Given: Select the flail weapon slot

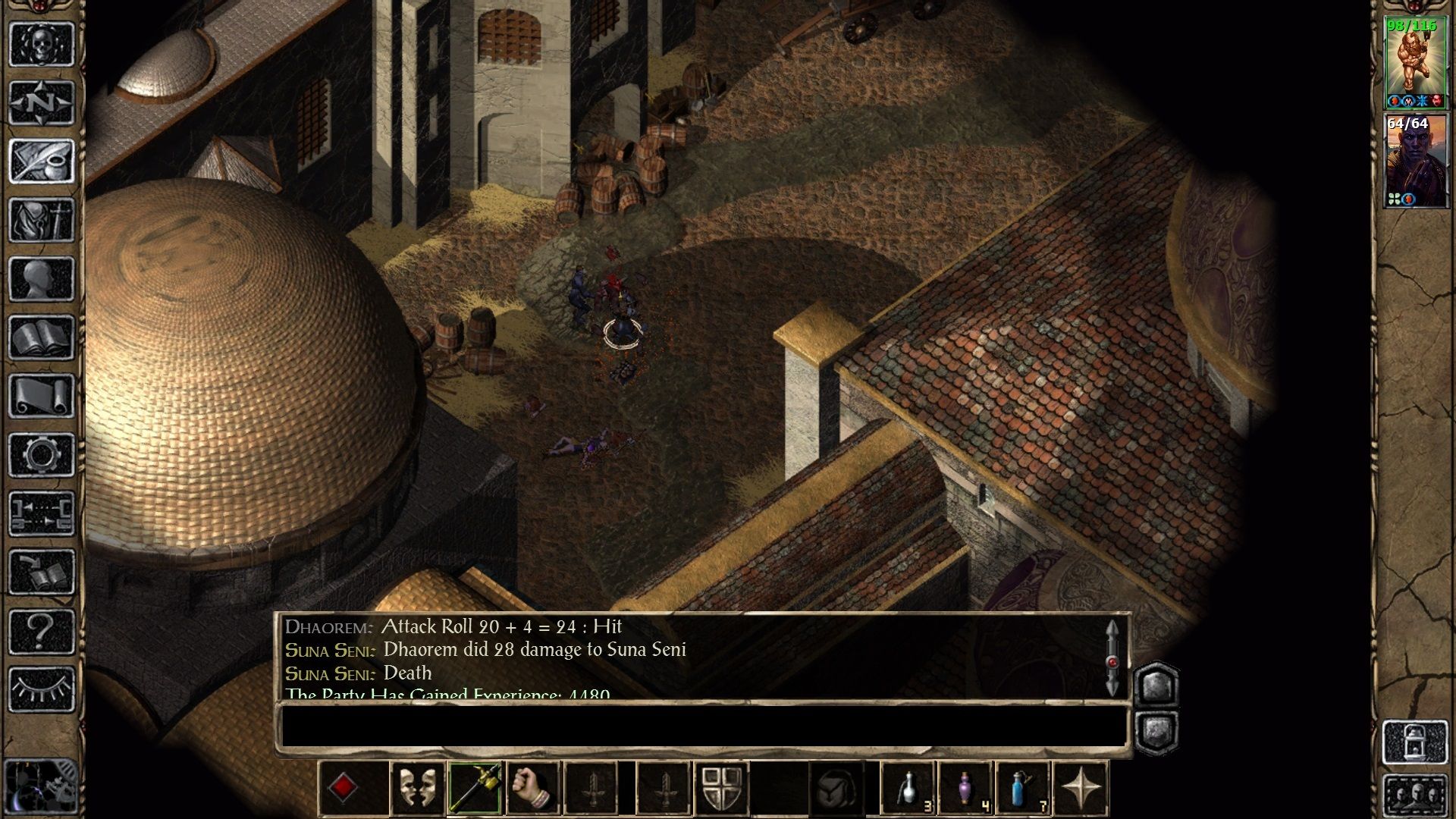Looking at the screenshot, I should pos(475,788).
